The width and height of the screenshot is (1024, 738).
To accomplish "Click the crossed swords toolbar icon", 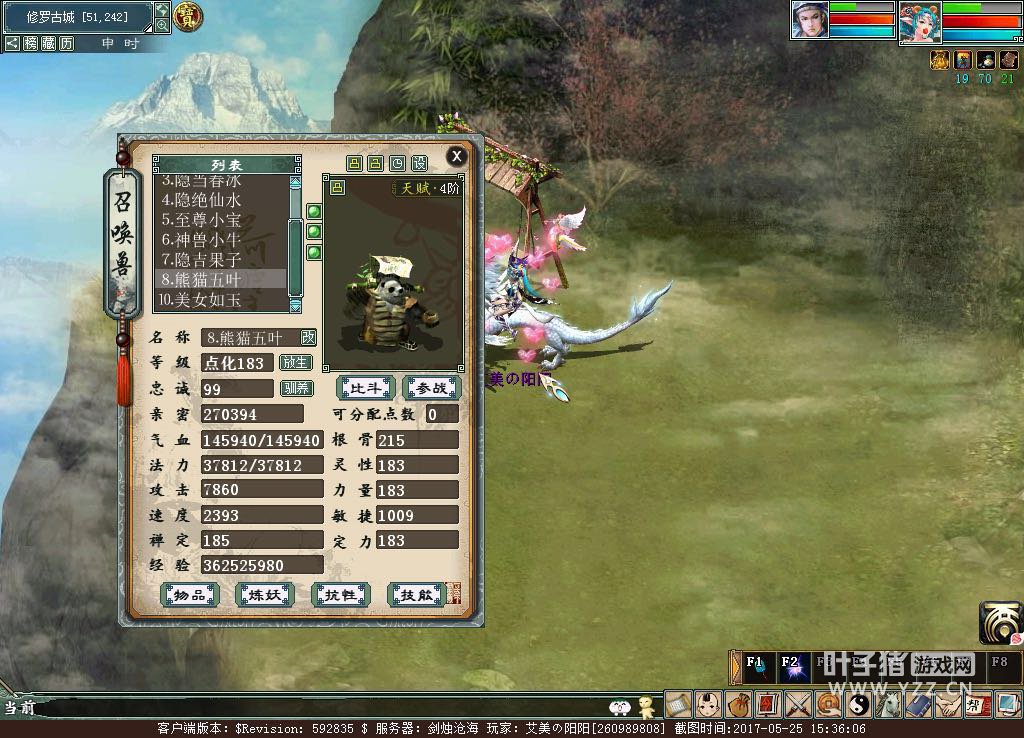I will (798, 705).
